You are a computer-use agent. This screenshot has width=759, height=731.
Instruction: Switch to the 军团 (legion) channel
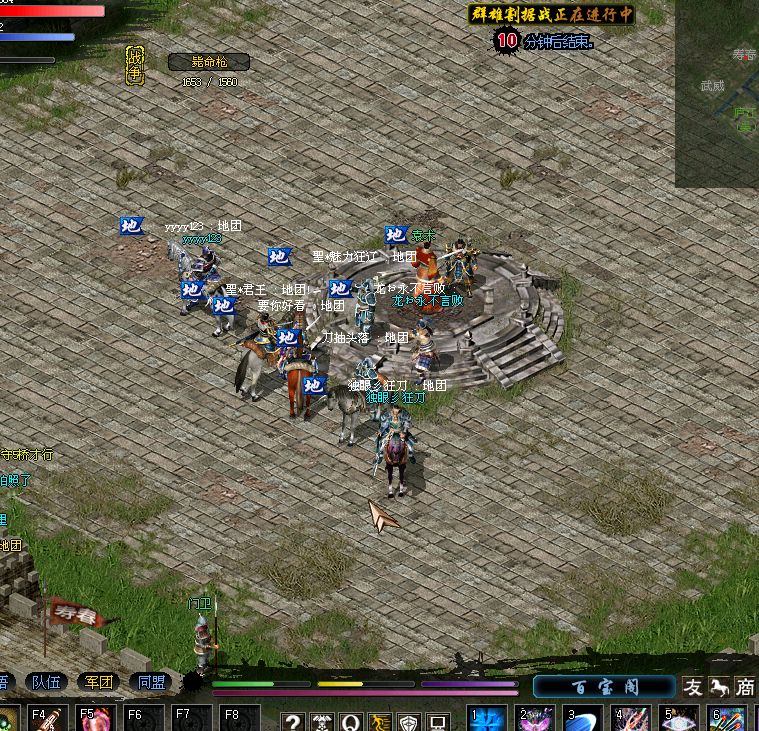99,683
